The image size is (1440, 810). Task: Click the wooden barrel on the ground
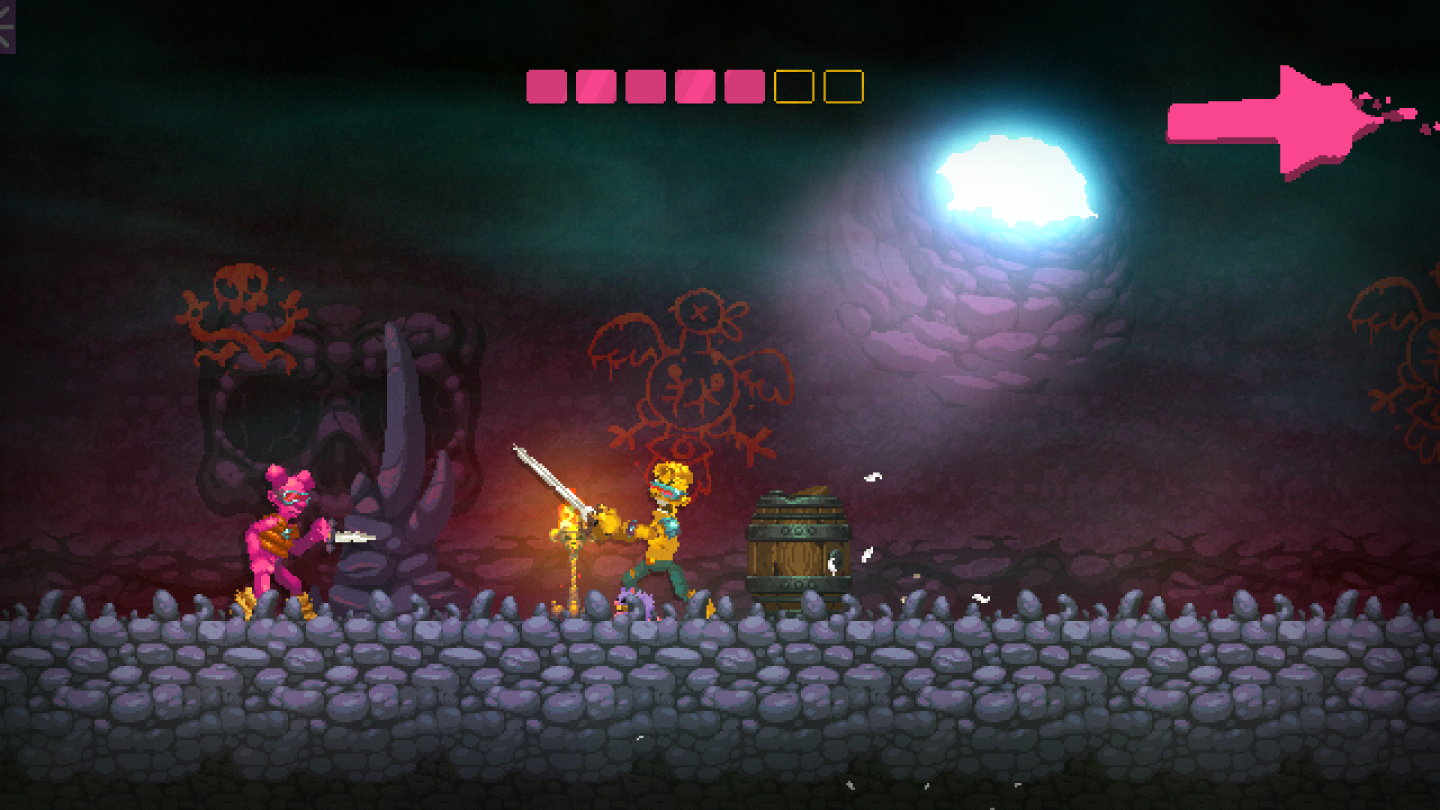pos(800,540)
